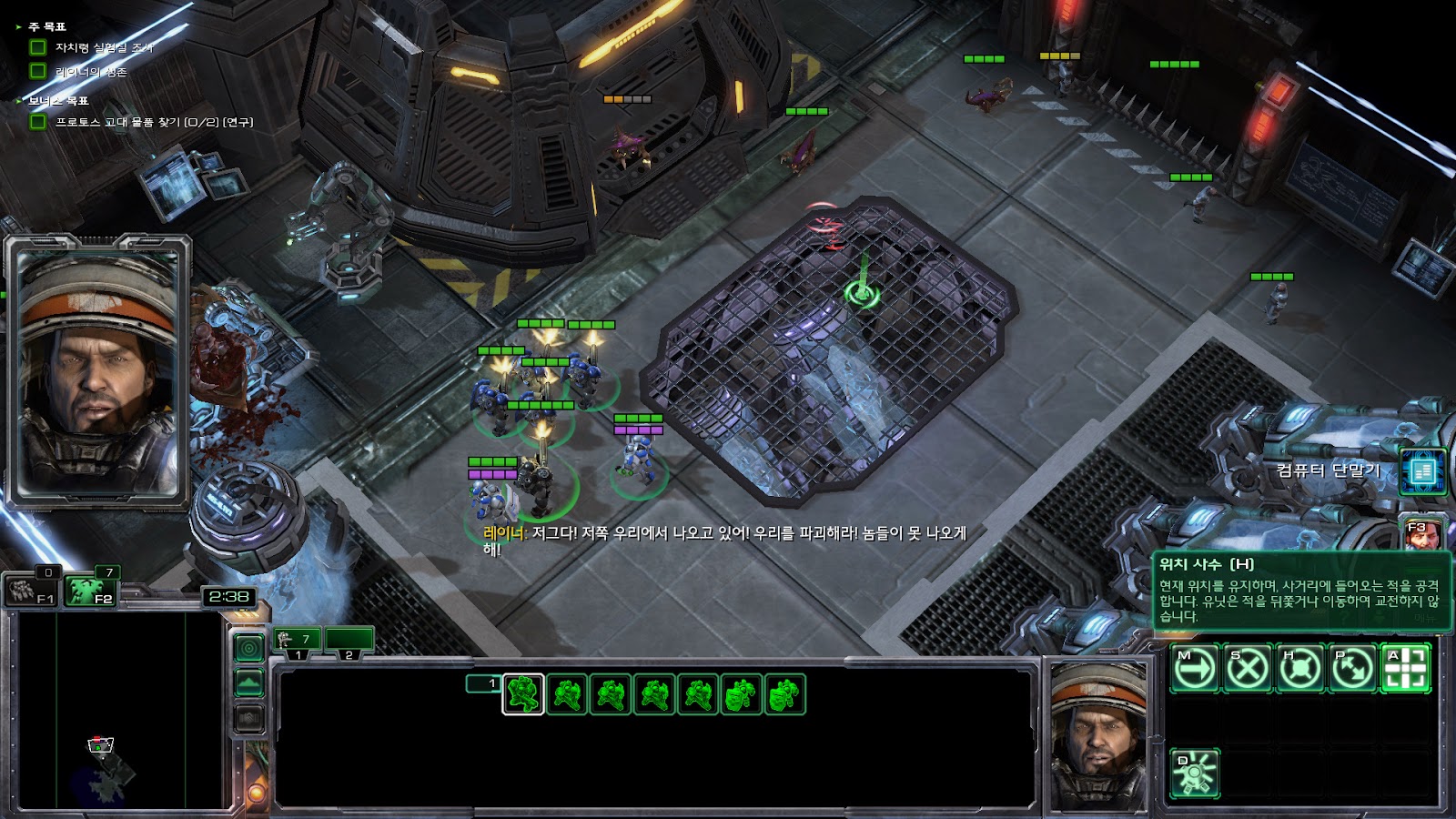This screenshot has height=819, width=1456.
Task: Select the empty control group 2 tab
Action: [349, 641]
